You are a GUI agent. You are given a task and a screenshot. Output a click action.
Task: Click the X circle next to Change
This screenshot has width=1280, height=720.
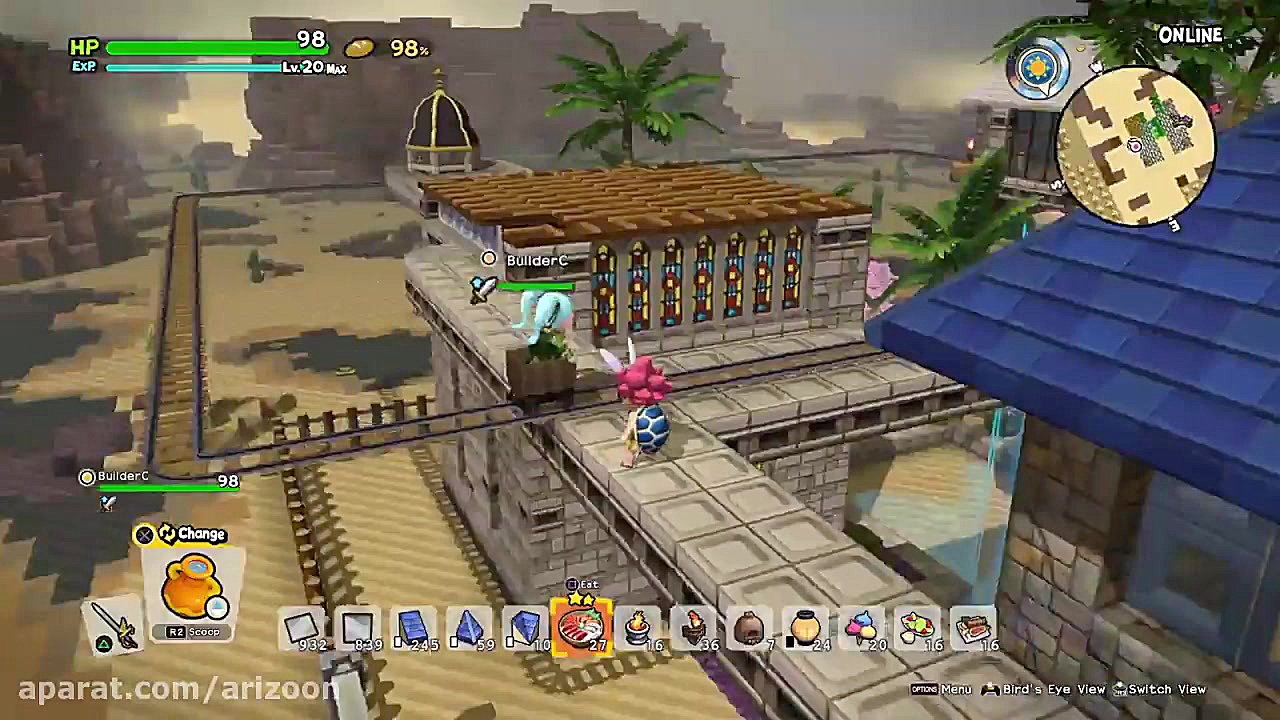click(144, 535)
